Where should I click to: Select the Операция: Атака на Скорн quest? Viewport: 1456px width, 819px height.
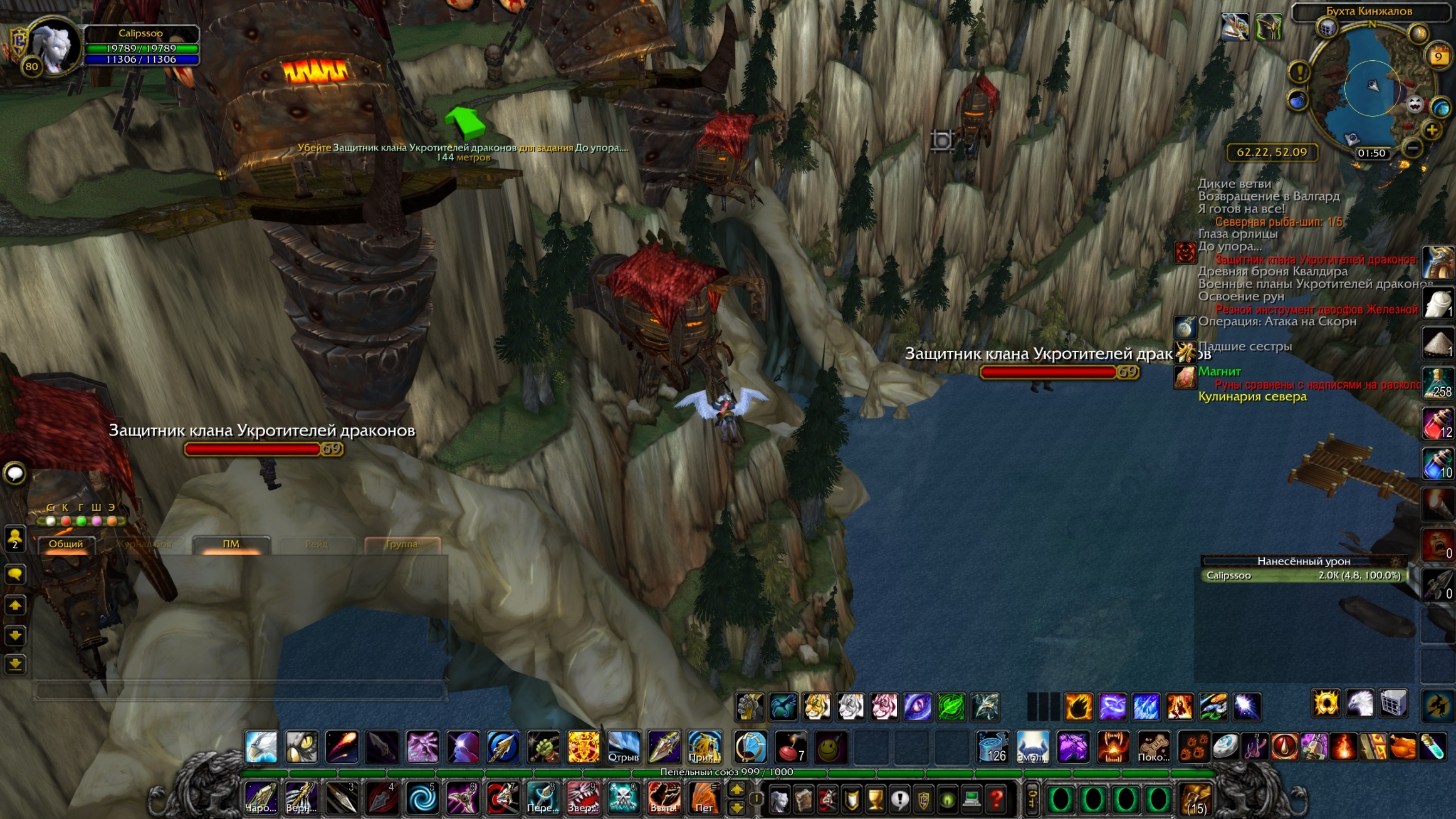[1277, 321]
